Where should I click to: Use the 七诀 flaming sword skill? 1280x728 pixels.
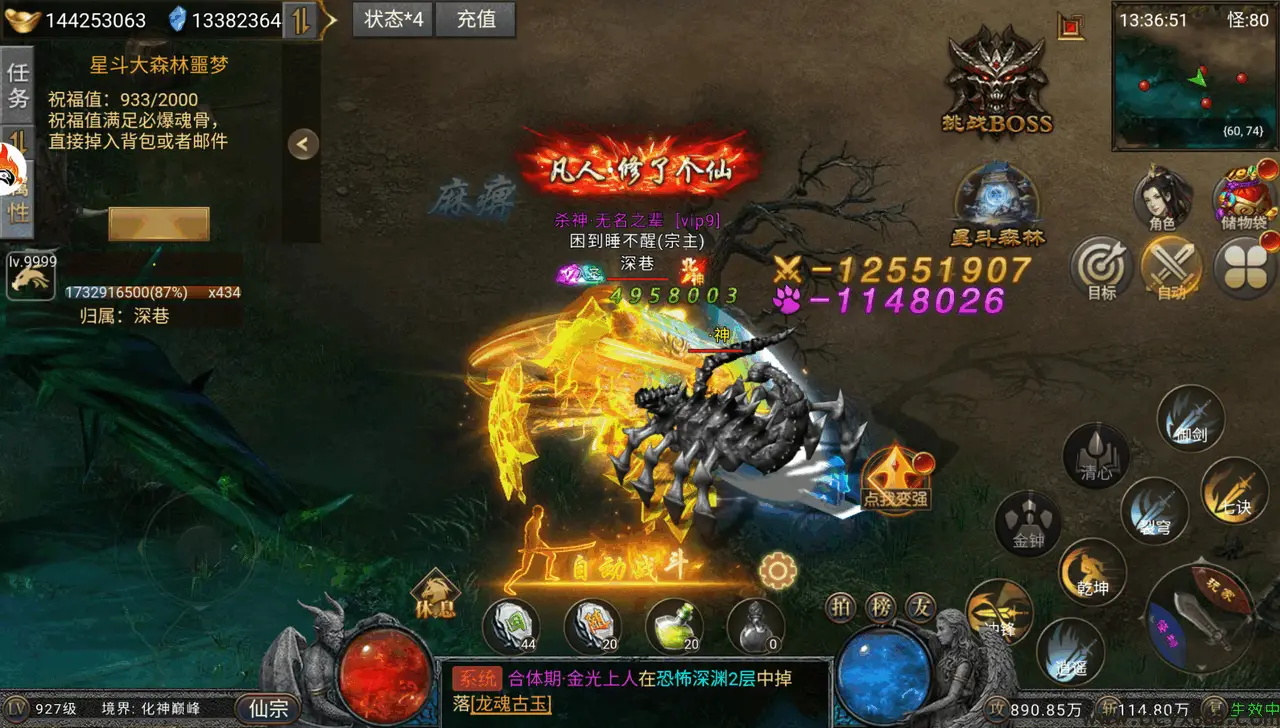(x=1235, y=490)
